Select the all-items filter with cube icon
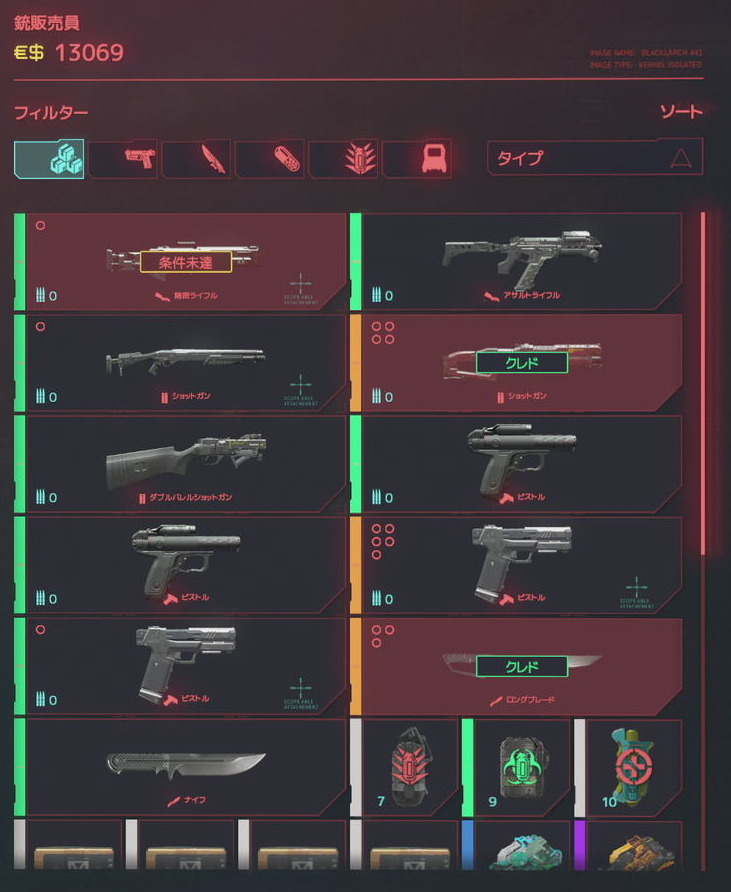 point(49,159)
